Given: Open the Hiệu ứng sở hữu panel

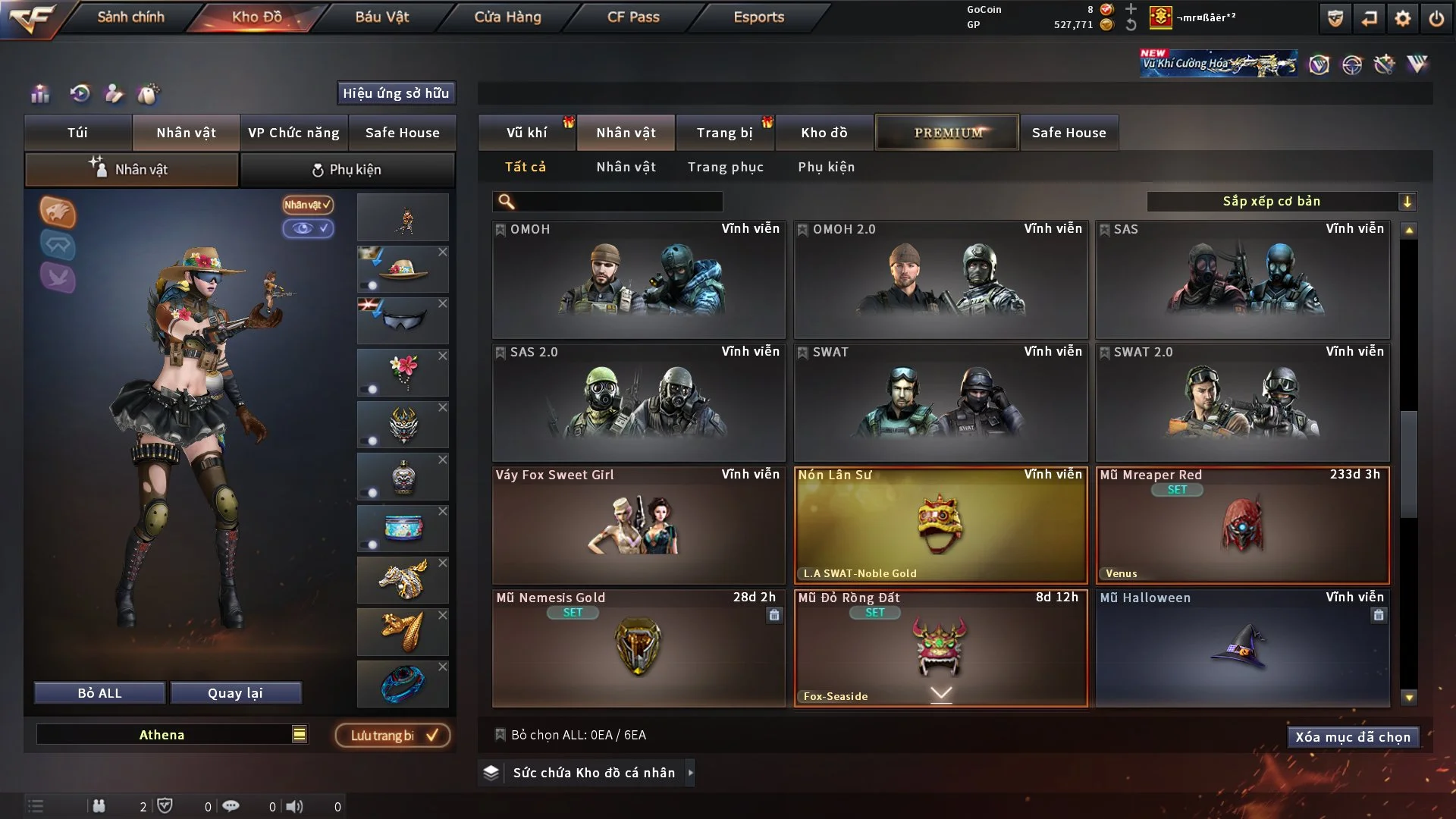Looking at the screenshot, I should pos(396,93).
